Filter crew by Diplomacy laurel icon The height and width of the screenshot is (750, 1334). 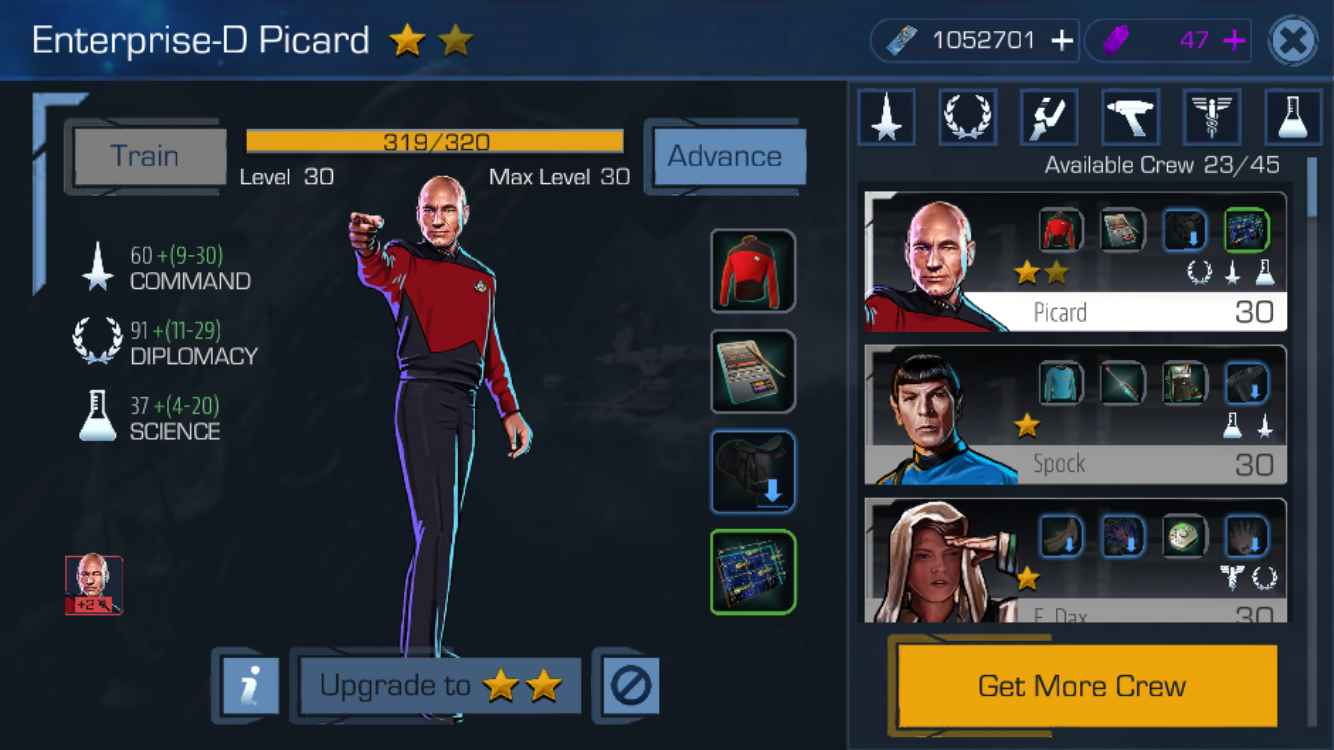967,117
